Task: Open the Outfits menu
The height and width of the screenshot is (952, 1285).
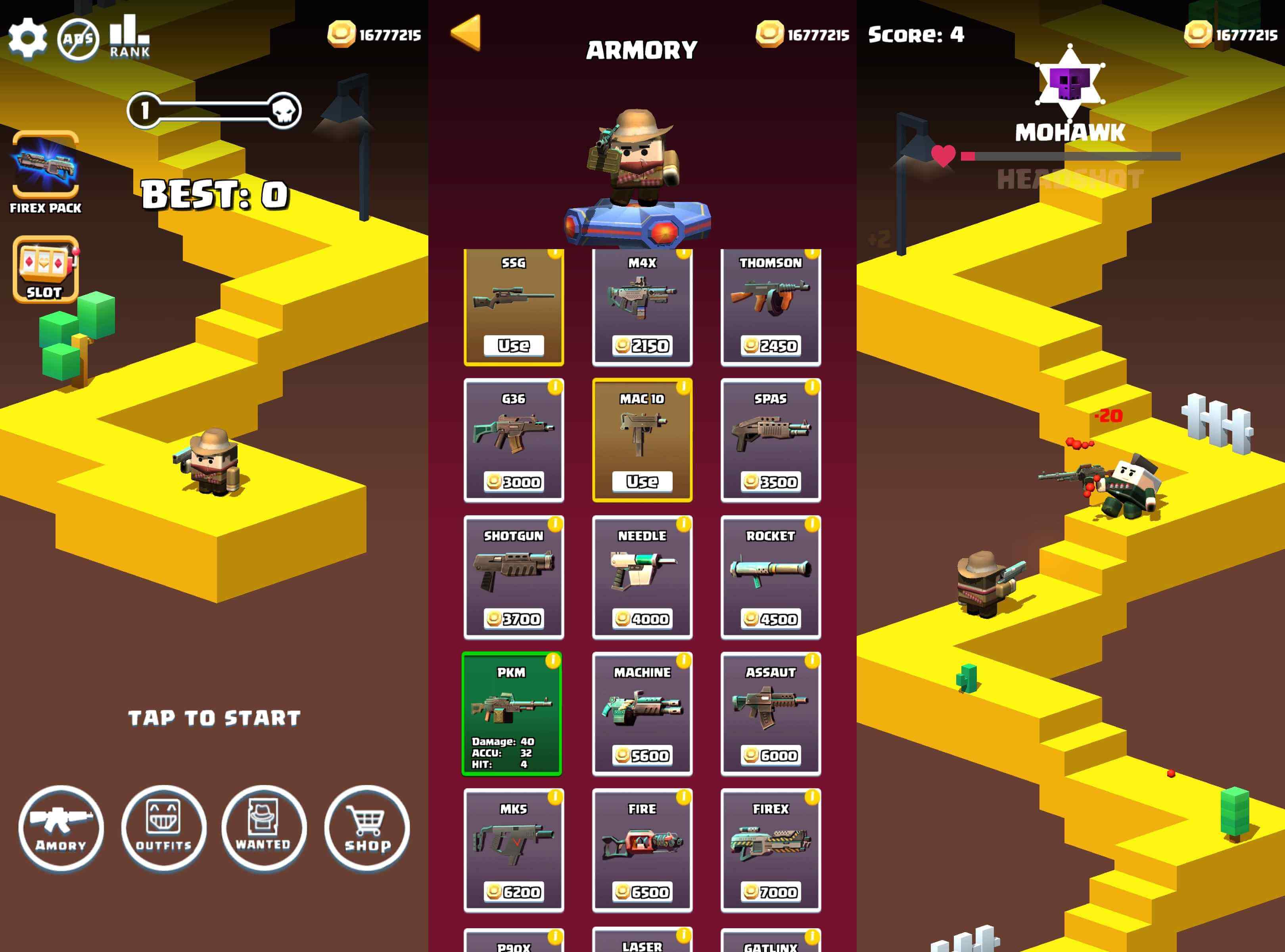Action: (x=164, y=828)
